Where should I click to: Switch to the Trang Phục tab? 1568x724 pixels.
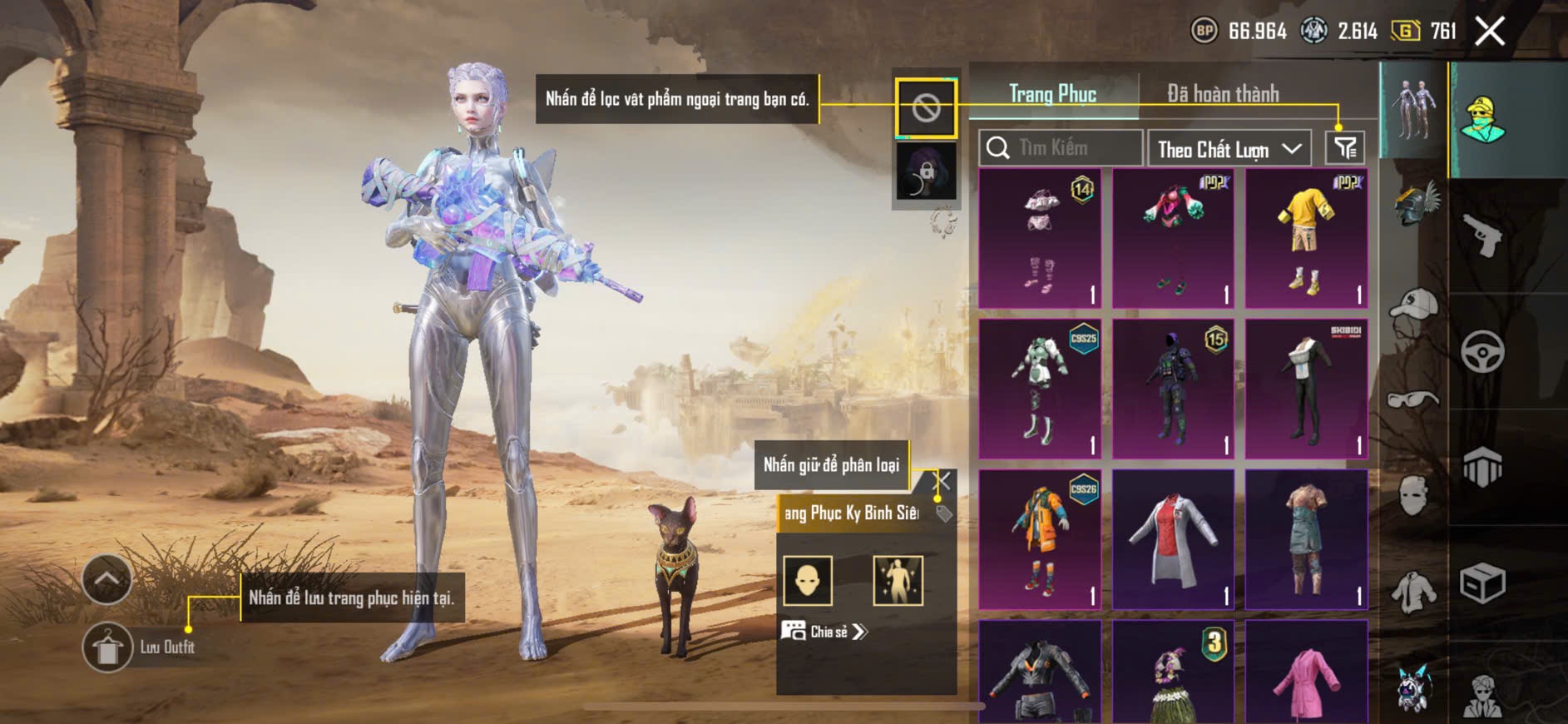[1052, 94]
